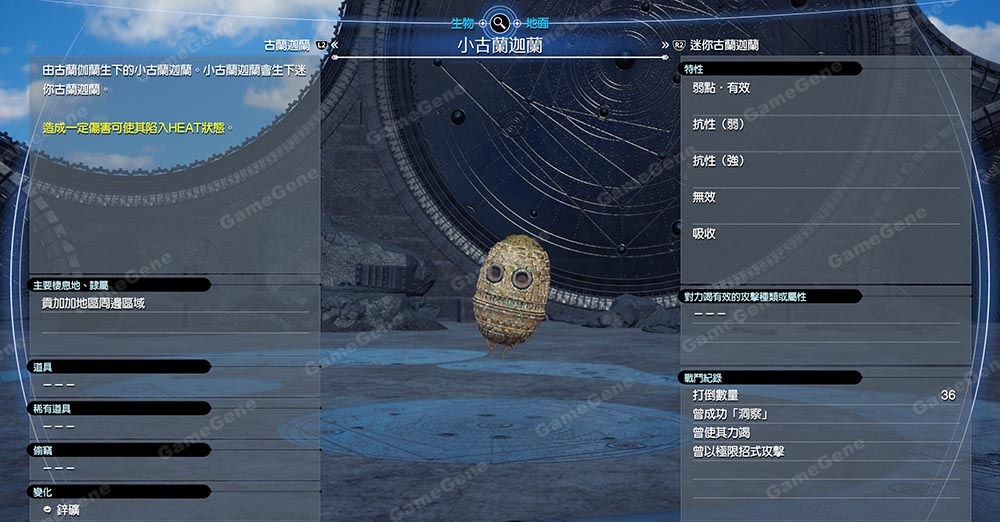Go to previous entry 古蘭迦蘭
1000x522 pixels.
pyautogui.click(x=288, y=45)
